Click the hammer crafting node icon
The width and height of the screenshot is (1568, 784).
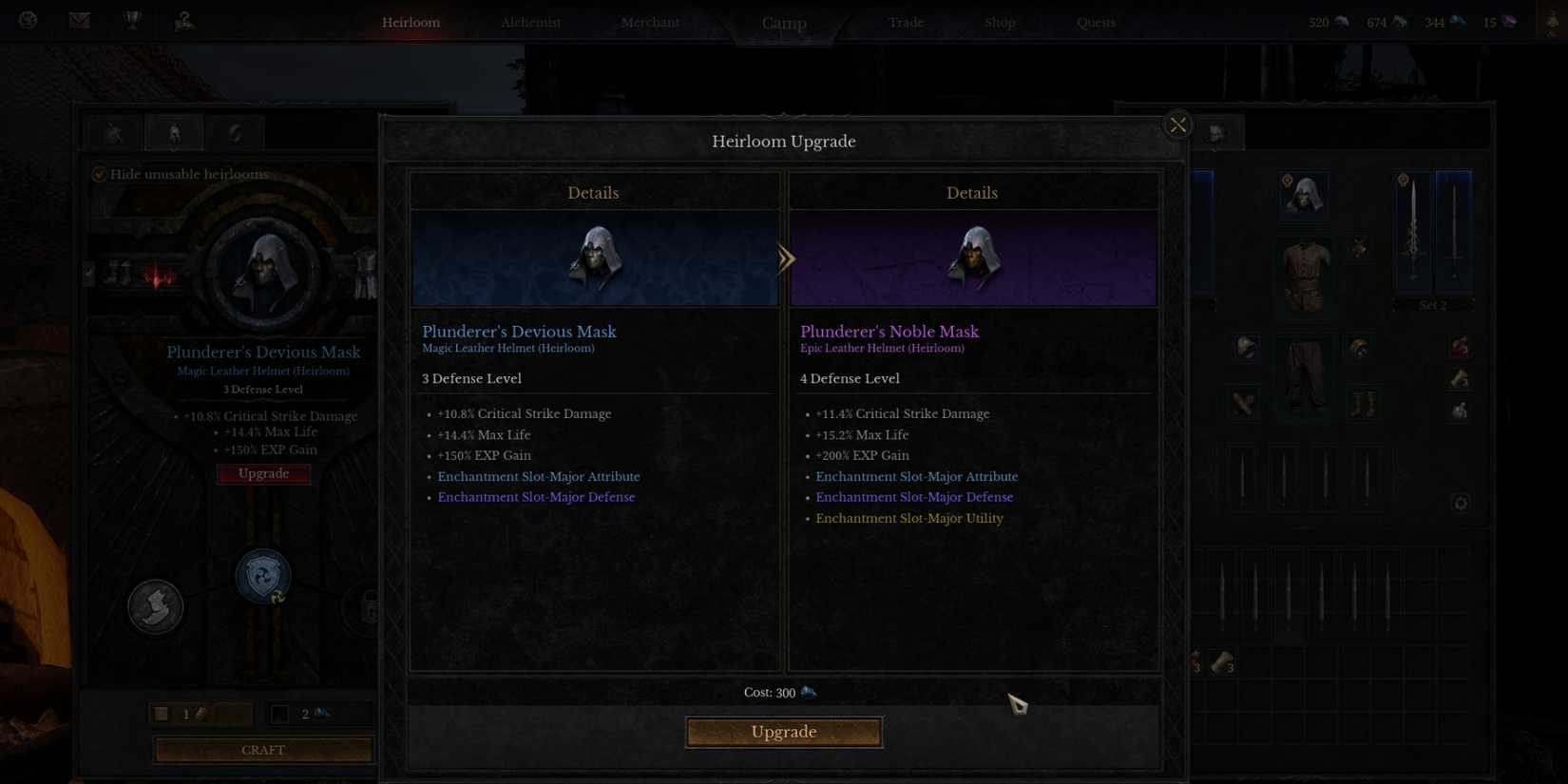155,606
